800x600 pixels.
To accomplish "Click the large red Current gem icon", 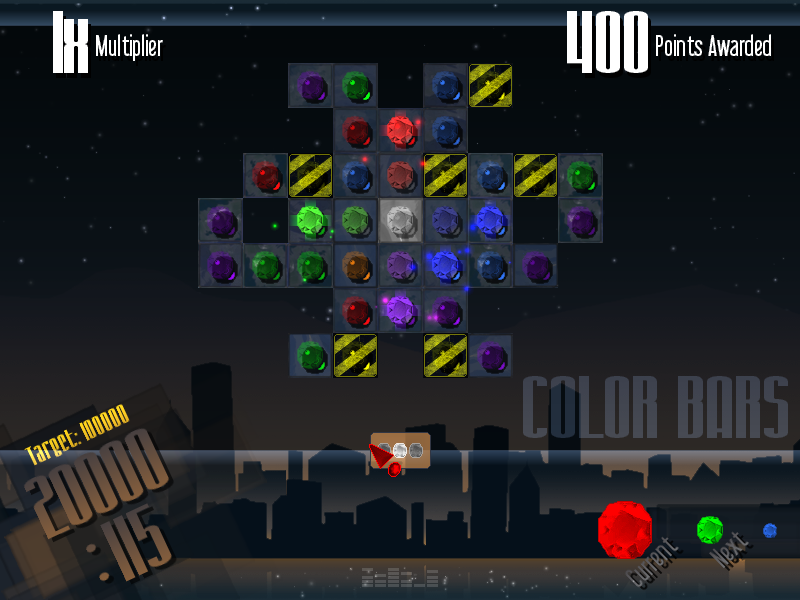I will (x=625, y=527).
